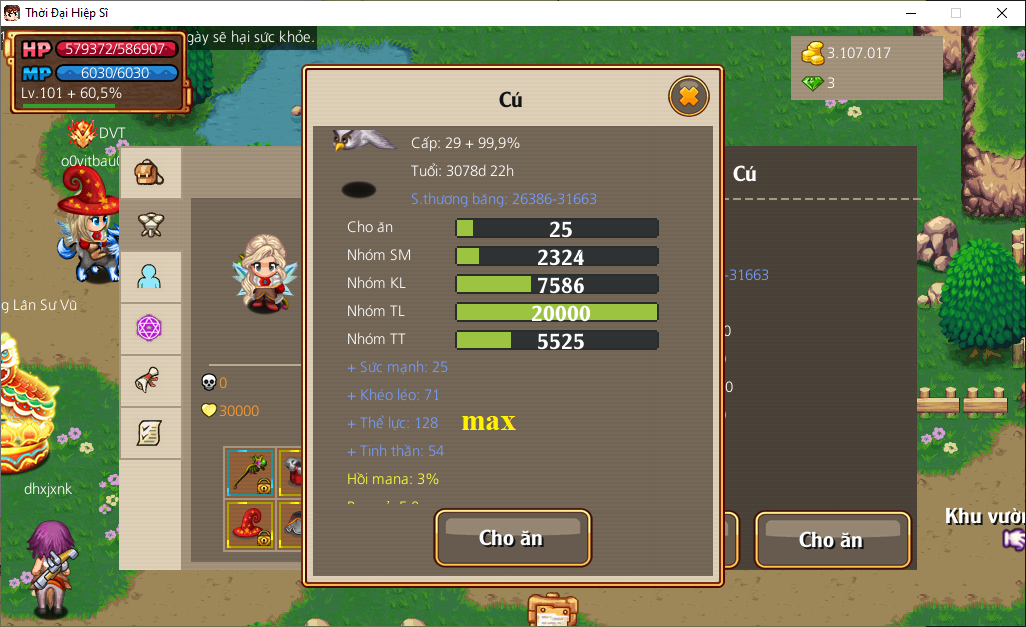Screen dimensions: 1026x627
Task: Show the parchment list tab
Action: click(150, 432)
